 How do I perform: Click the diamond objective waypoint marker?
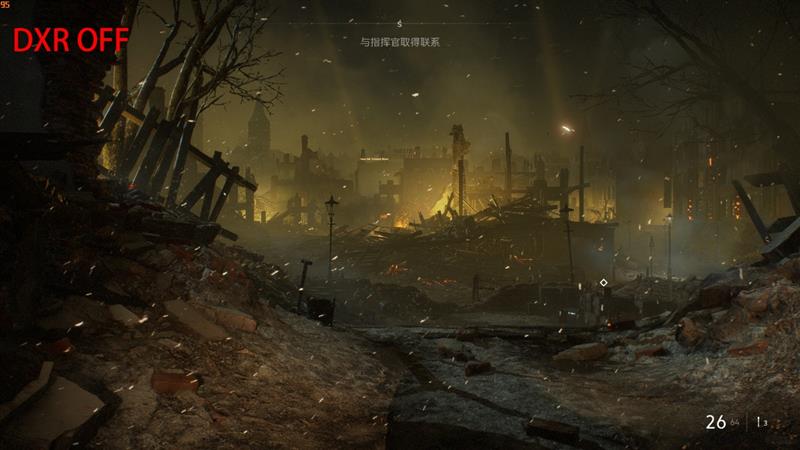(603, 283)
